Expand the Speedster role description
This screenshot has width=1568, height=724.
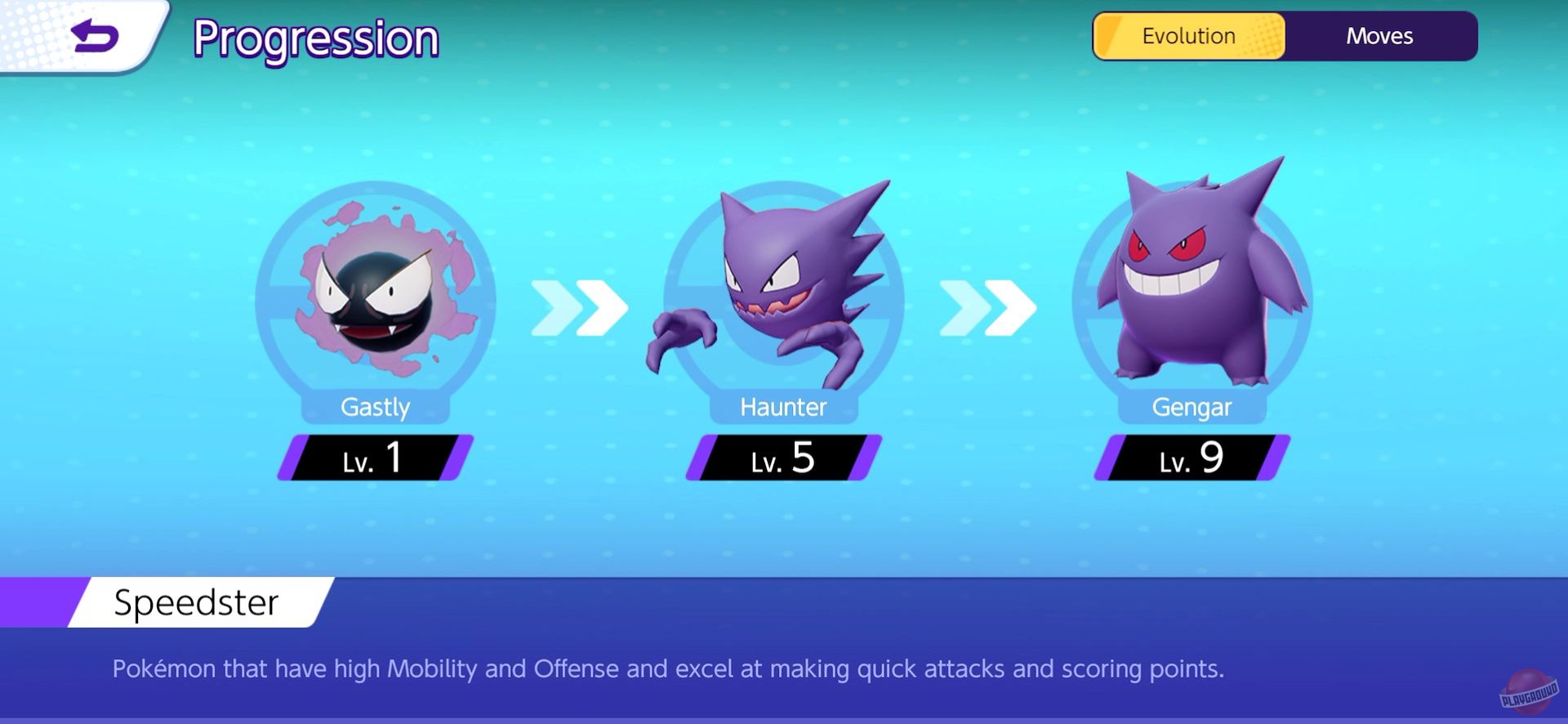(197, 603)
